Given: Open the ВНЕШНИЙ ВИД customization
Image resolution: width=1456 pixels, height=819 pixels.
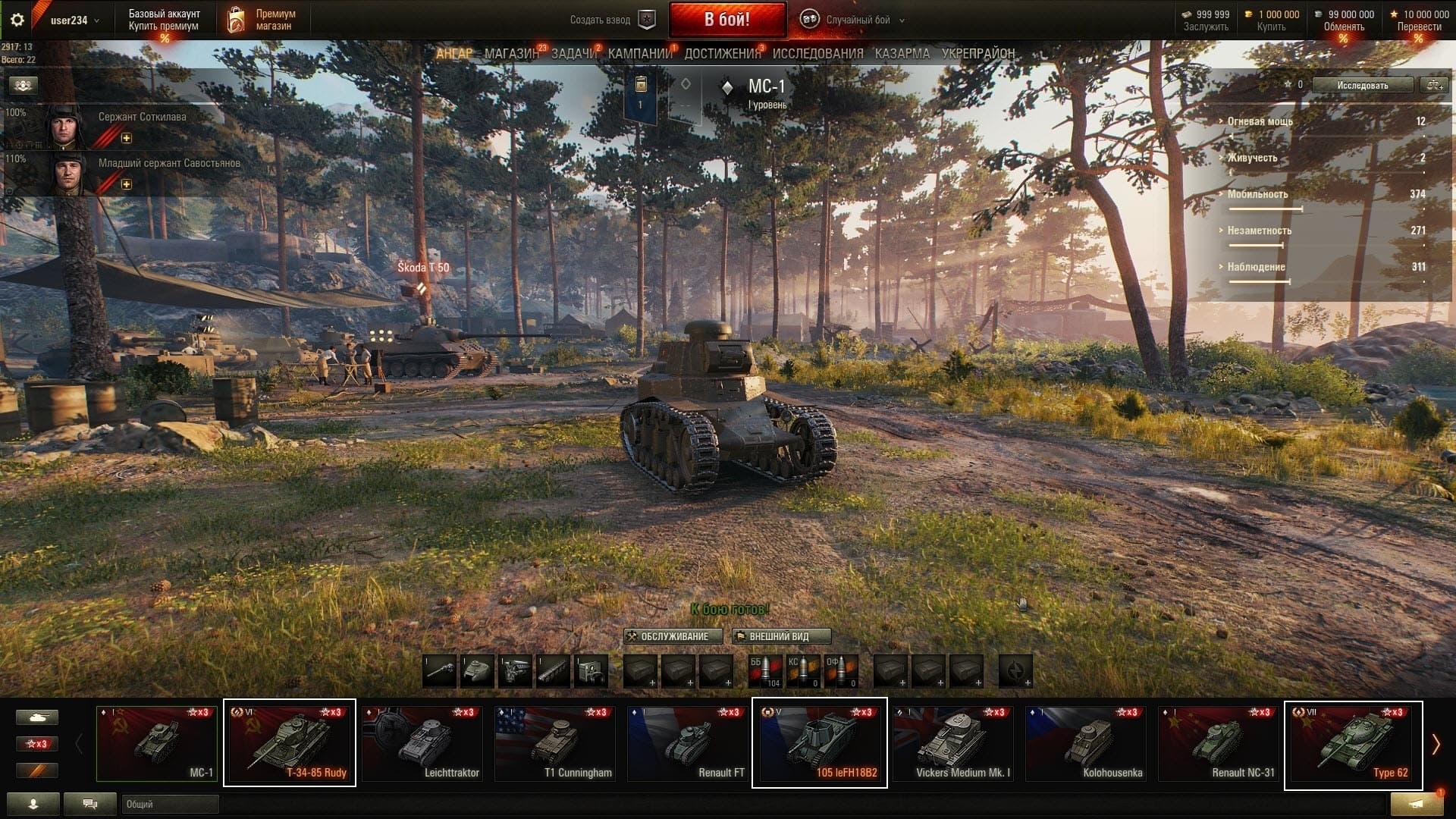Looking at the screenshot, I should (780, 636).
